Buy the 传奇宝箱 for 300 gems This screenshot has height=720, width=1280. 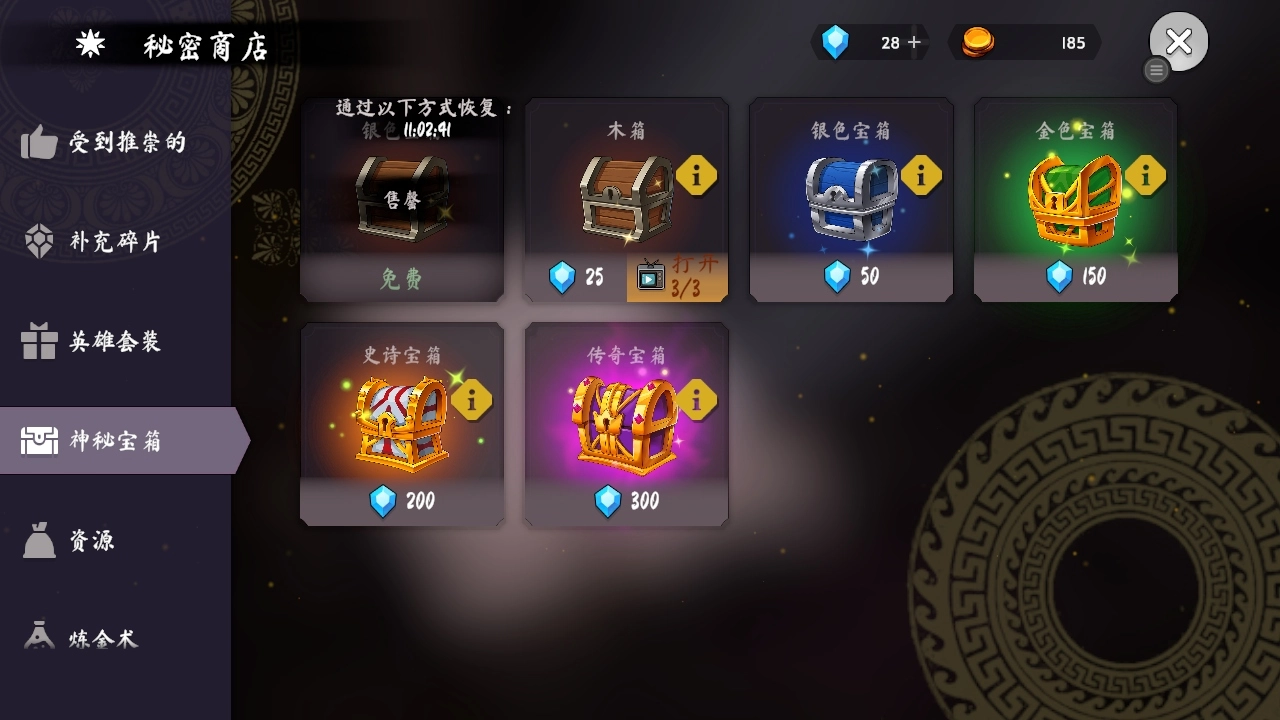[x=626, y=503]
